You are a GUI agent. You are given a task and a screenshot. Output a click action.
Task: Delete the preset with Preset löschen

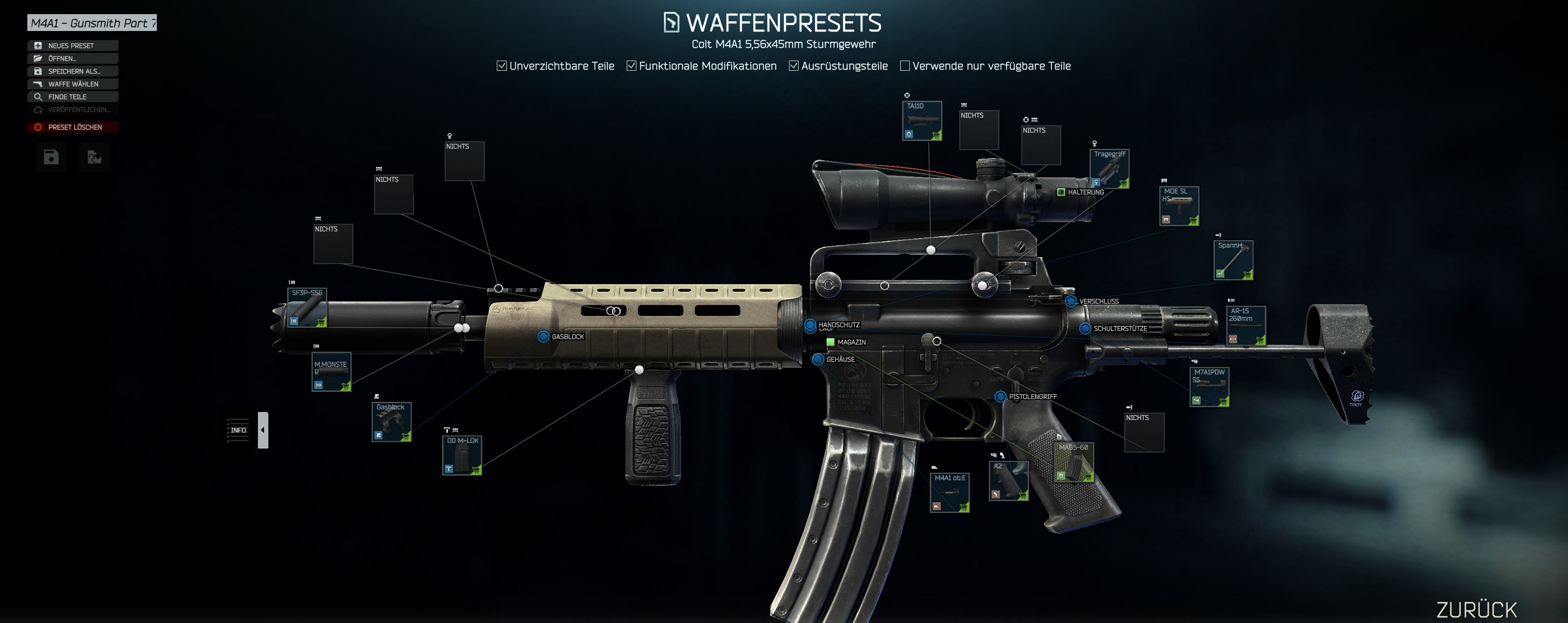click(x=72, y=127)
